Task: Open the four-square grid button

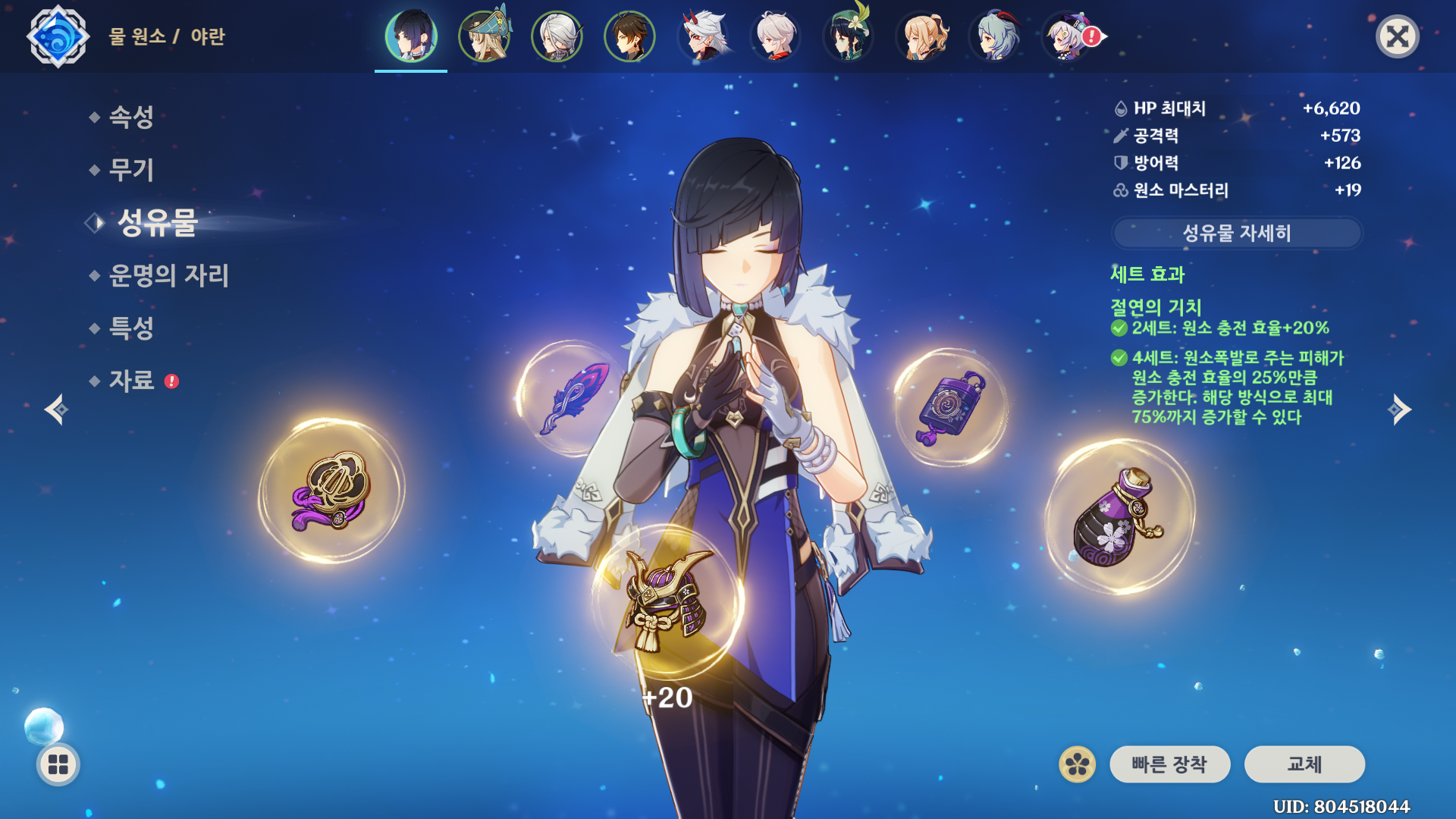Action: click(x=58, y=764)
